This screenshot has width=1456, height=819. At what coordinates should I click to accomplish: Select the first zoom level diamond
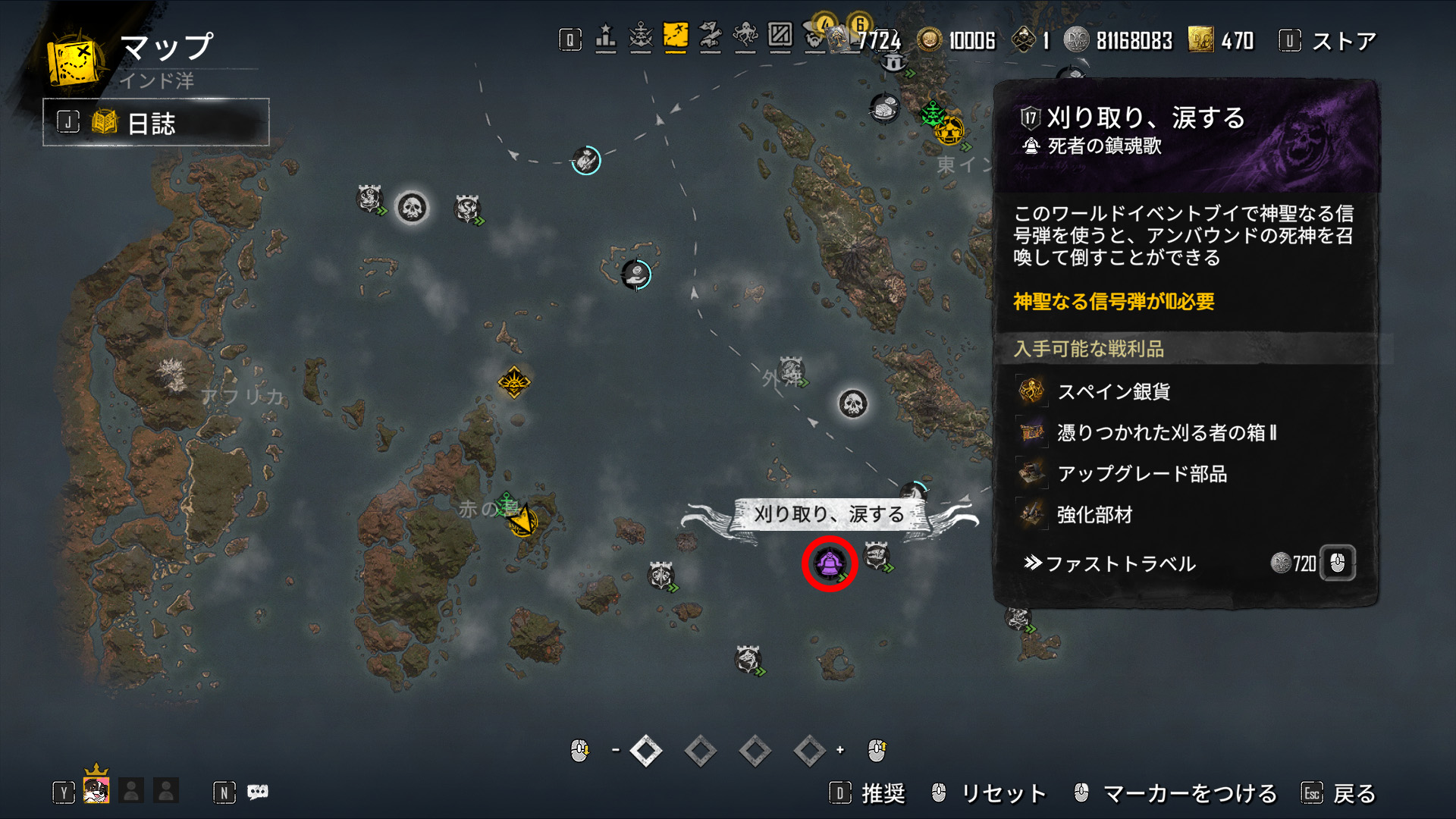click(645, 751)
